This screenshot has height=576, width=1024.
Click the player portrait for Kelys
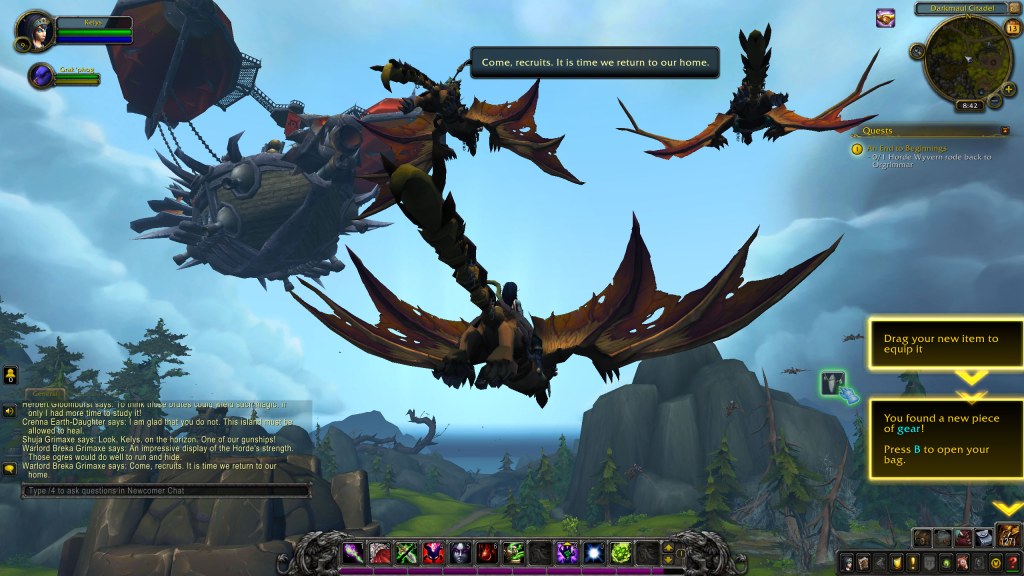(35, 30)
